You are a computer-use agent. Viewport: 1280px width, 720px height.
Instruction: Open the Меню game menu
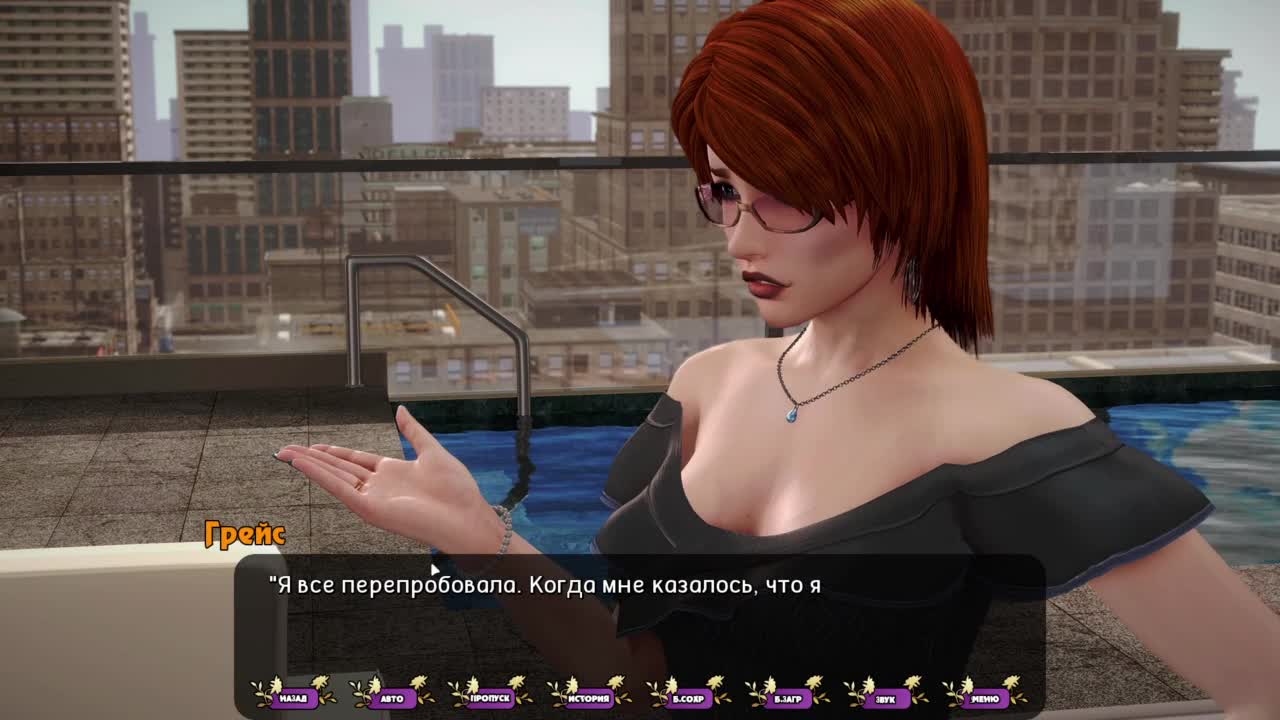coord(985,698)
